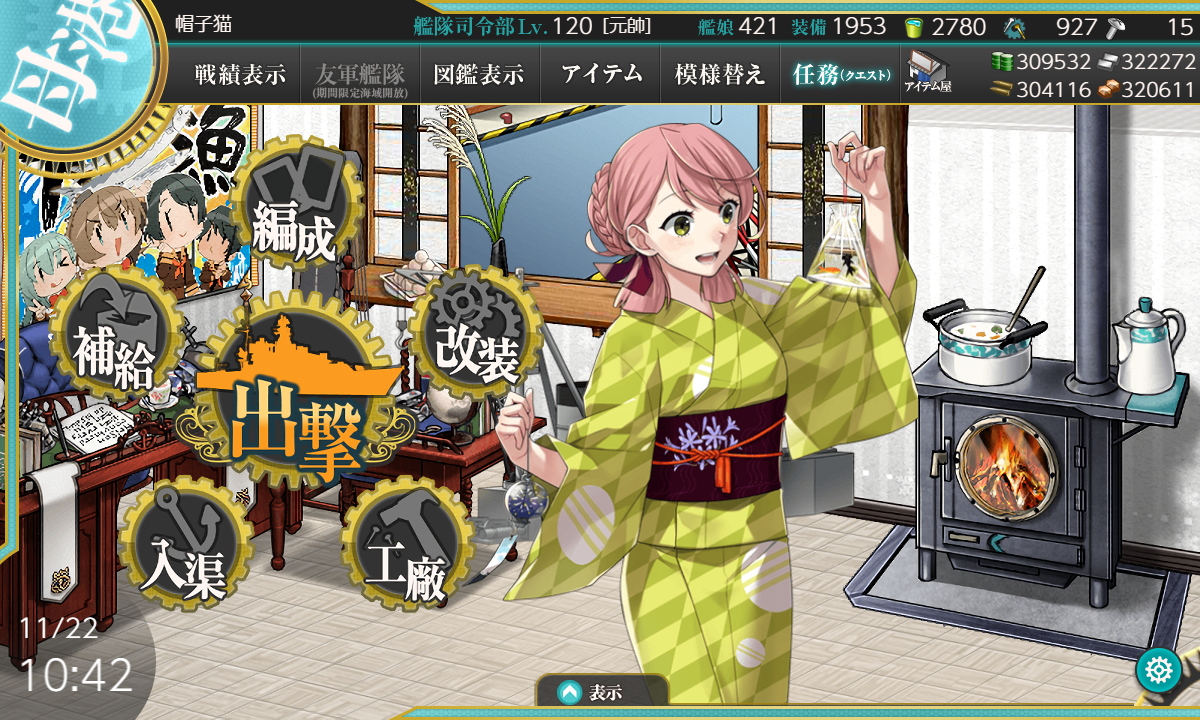Viewport: 1200px width, 720px height.
Task: Choose 模様替え room decoration
Action: point(719,74)
